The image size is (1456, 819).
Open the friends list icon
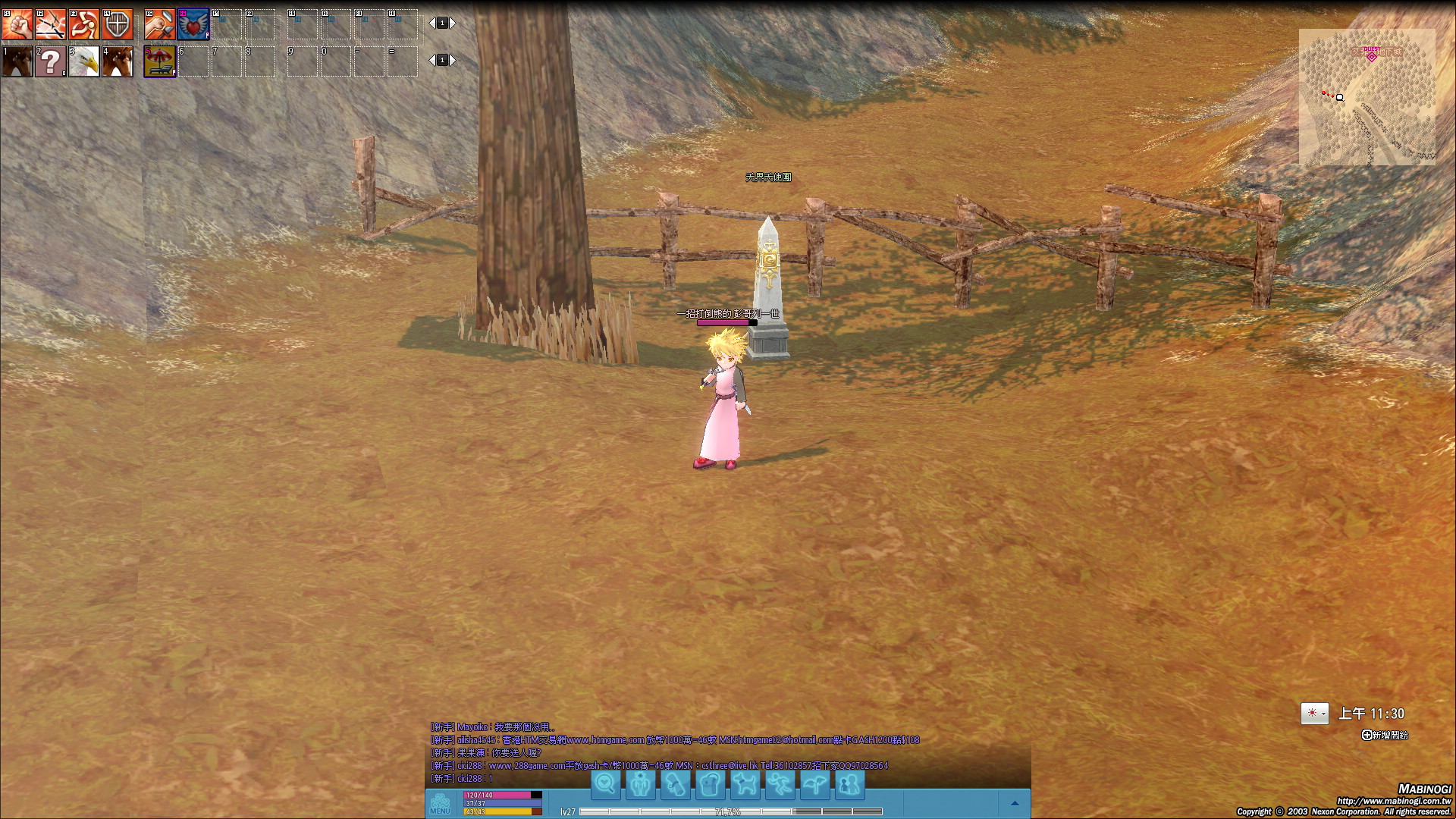[x=850, y=784]
